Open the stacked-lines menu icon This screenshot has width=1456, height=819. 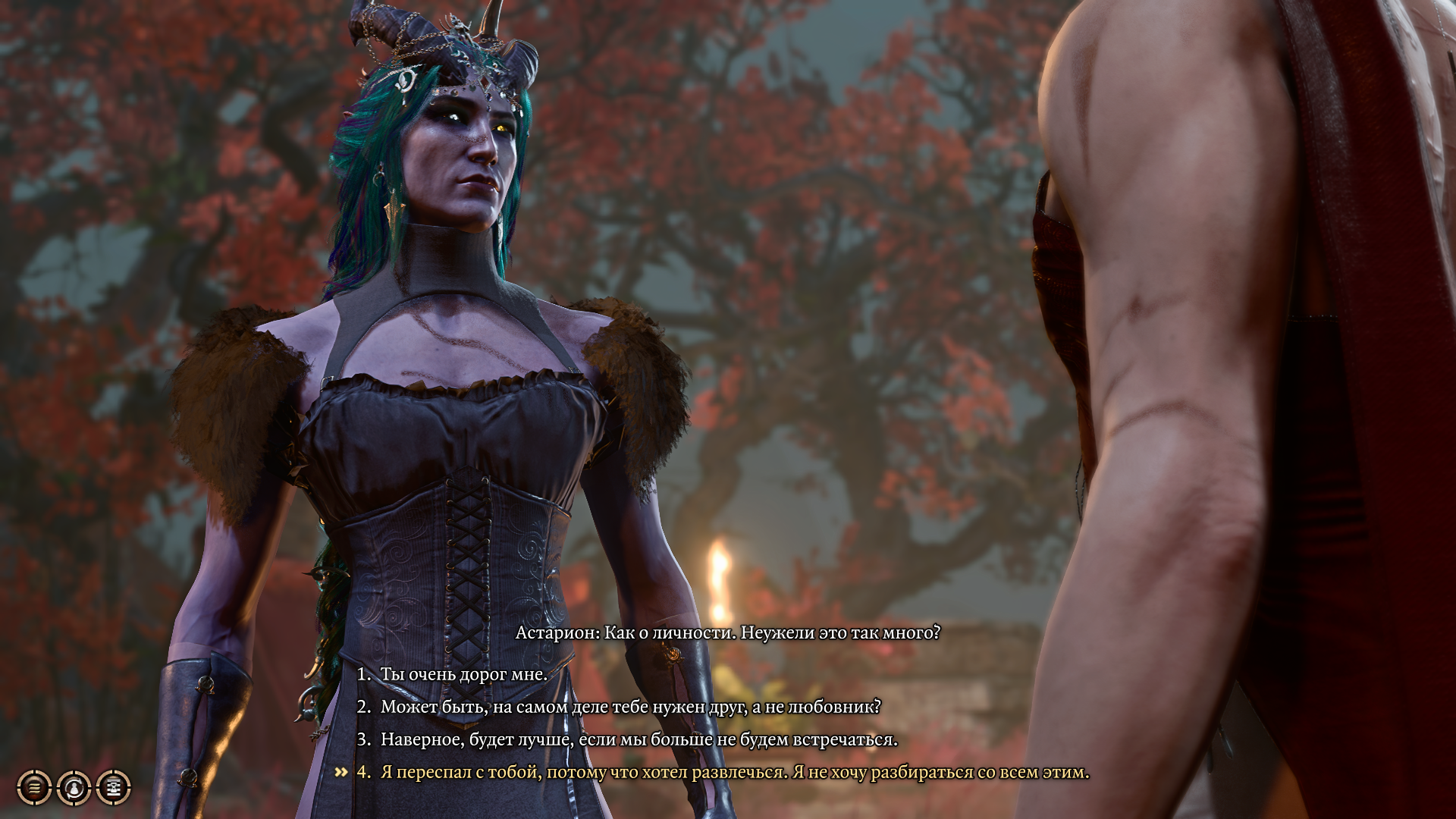34,788
